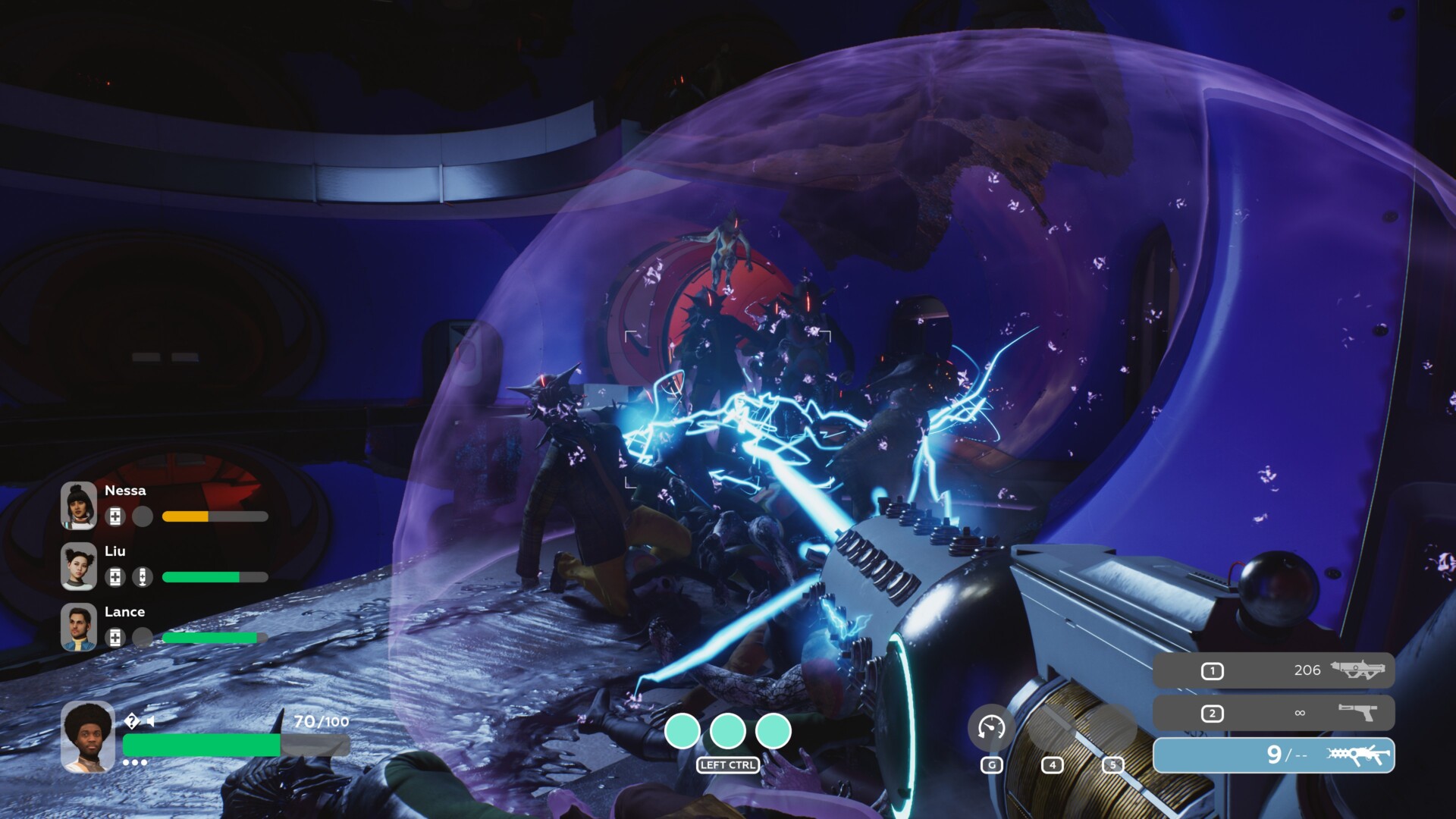This screenshot has width=1456, height=819.
Task: Click the question mark diamond icon
Action: [132, 720]
